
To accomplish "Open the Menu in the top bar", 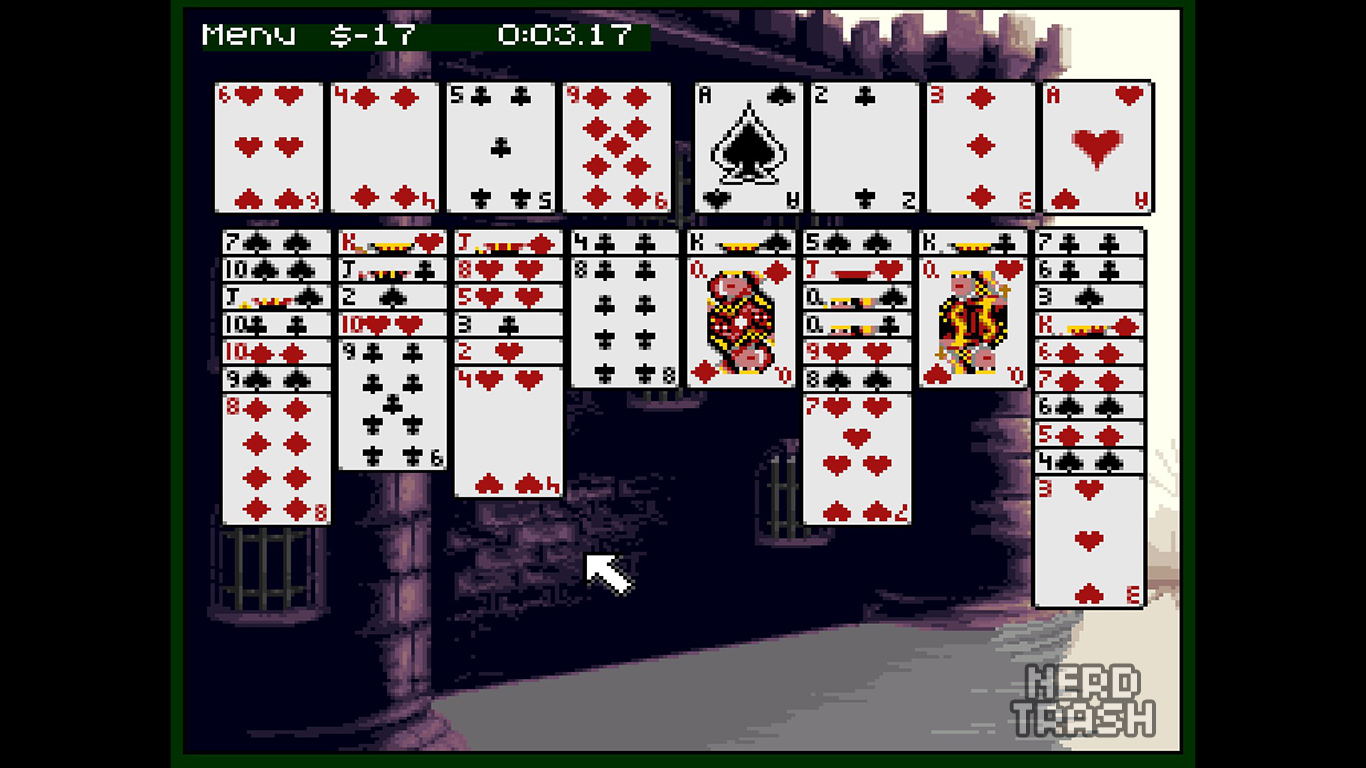I will (x=249, y=35).
